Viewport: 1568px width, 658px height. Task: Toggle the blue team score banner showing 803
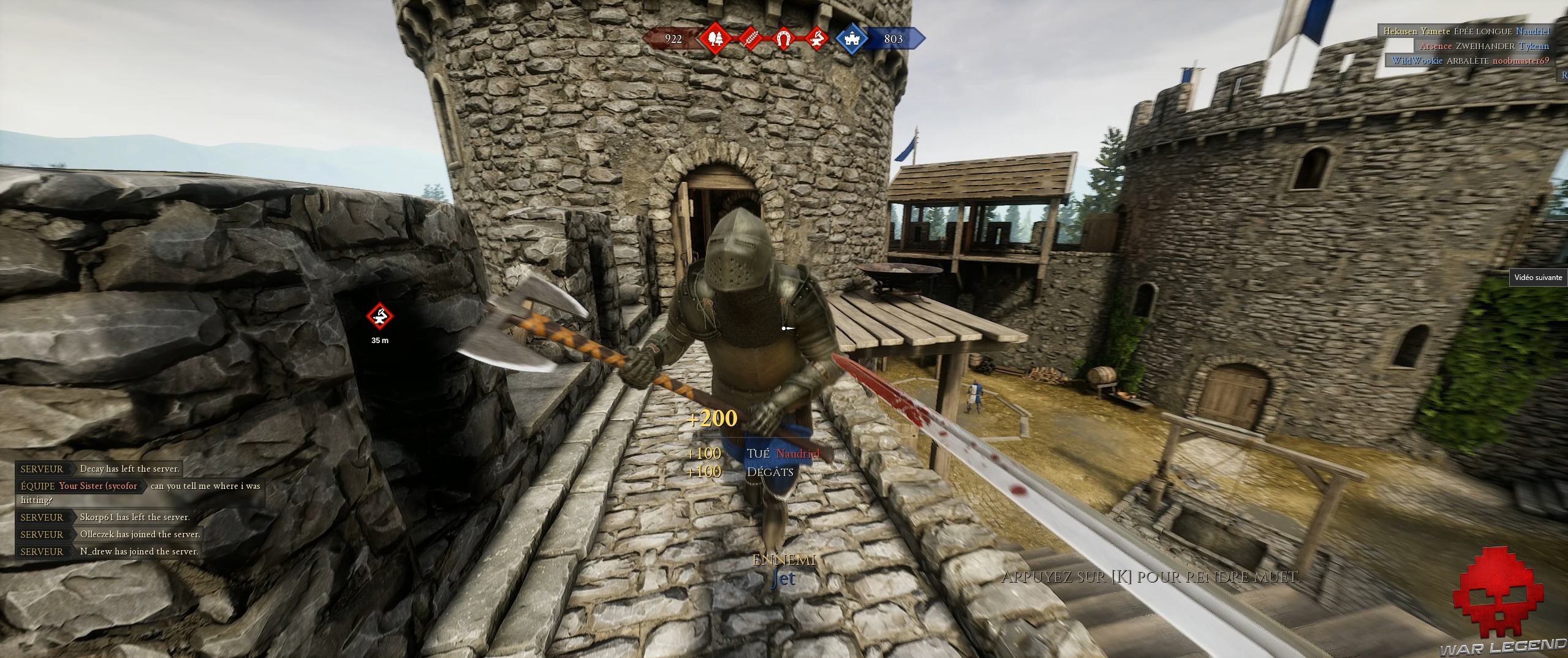pyautogui.click(x=895, y=39)
